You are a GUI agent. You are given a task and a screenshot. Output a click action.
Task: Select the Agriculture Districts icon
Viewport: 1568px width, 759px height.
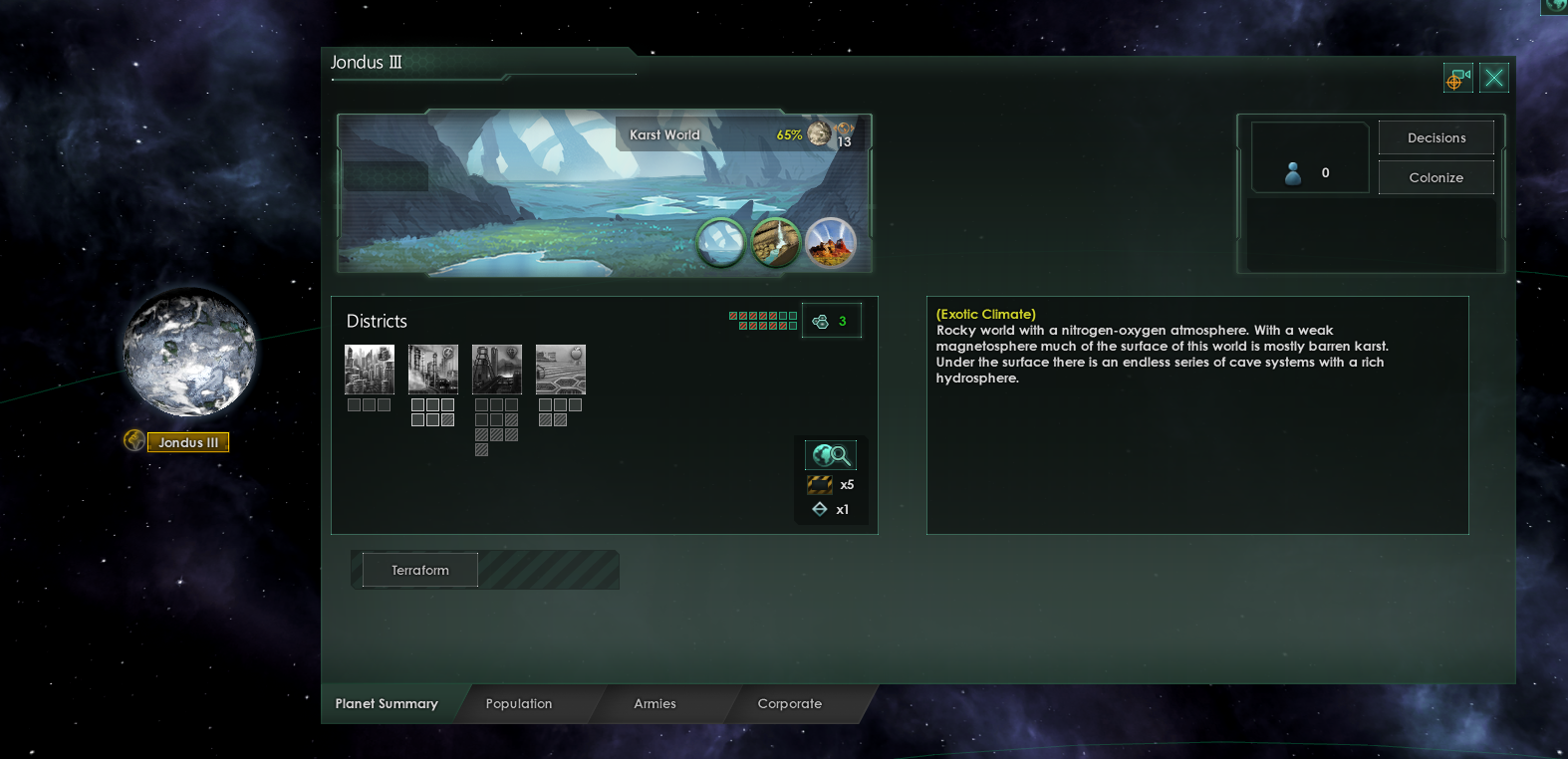(561, 369)
